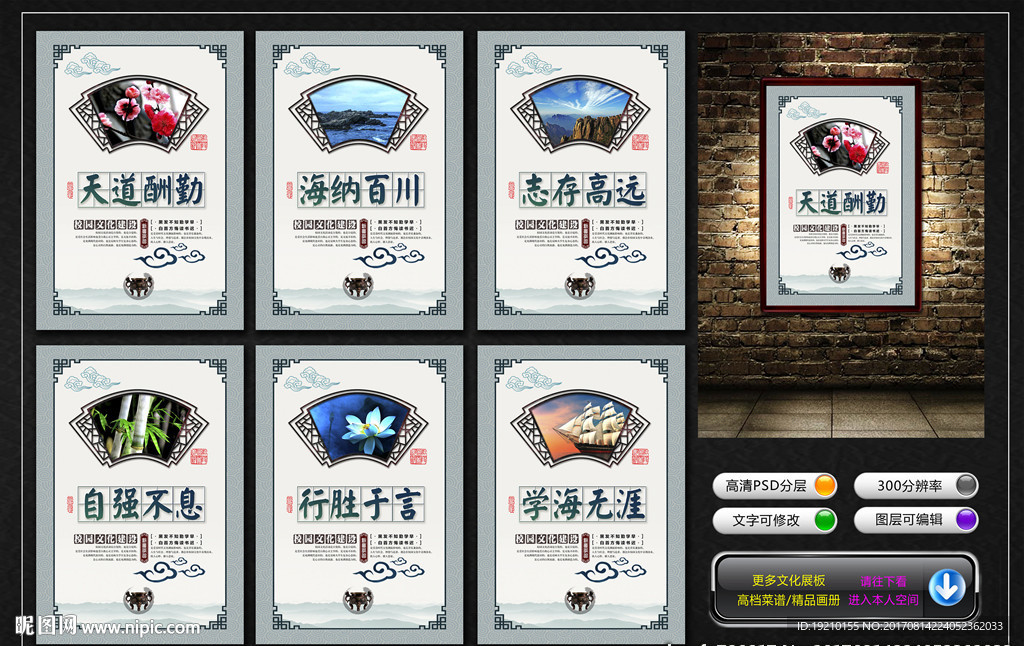Viewport: 1024px width, 646px height.
Task: View the framed poster on brick wall
Action: [840, 196]
